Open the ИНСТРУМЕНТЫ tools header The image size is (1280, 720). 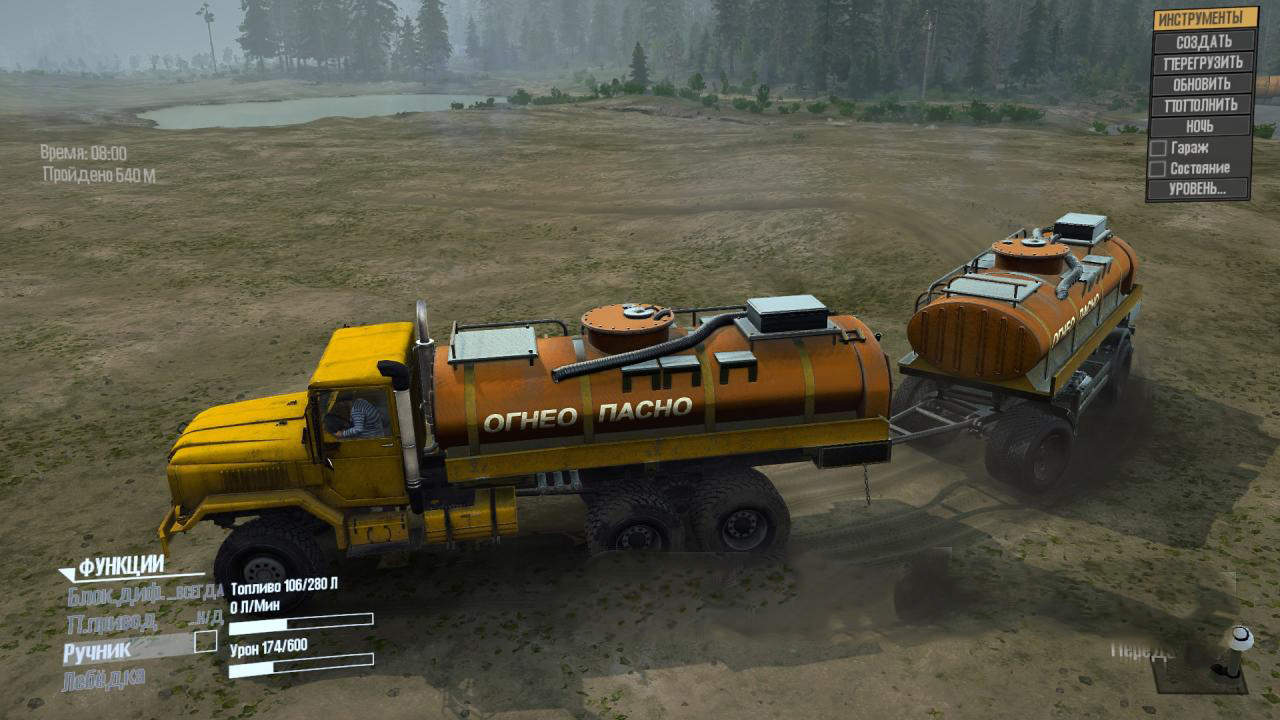click(x=1204, y=19)
